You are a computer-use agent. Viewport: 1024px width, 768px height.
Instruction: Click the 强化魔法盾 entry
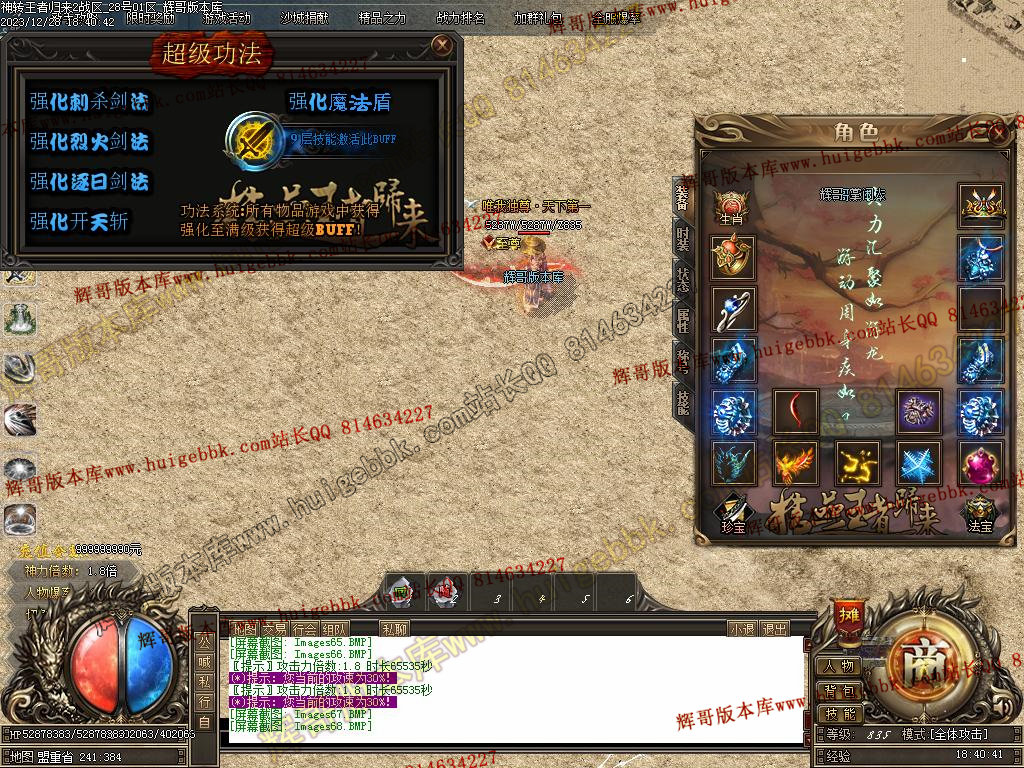(340, 101)
